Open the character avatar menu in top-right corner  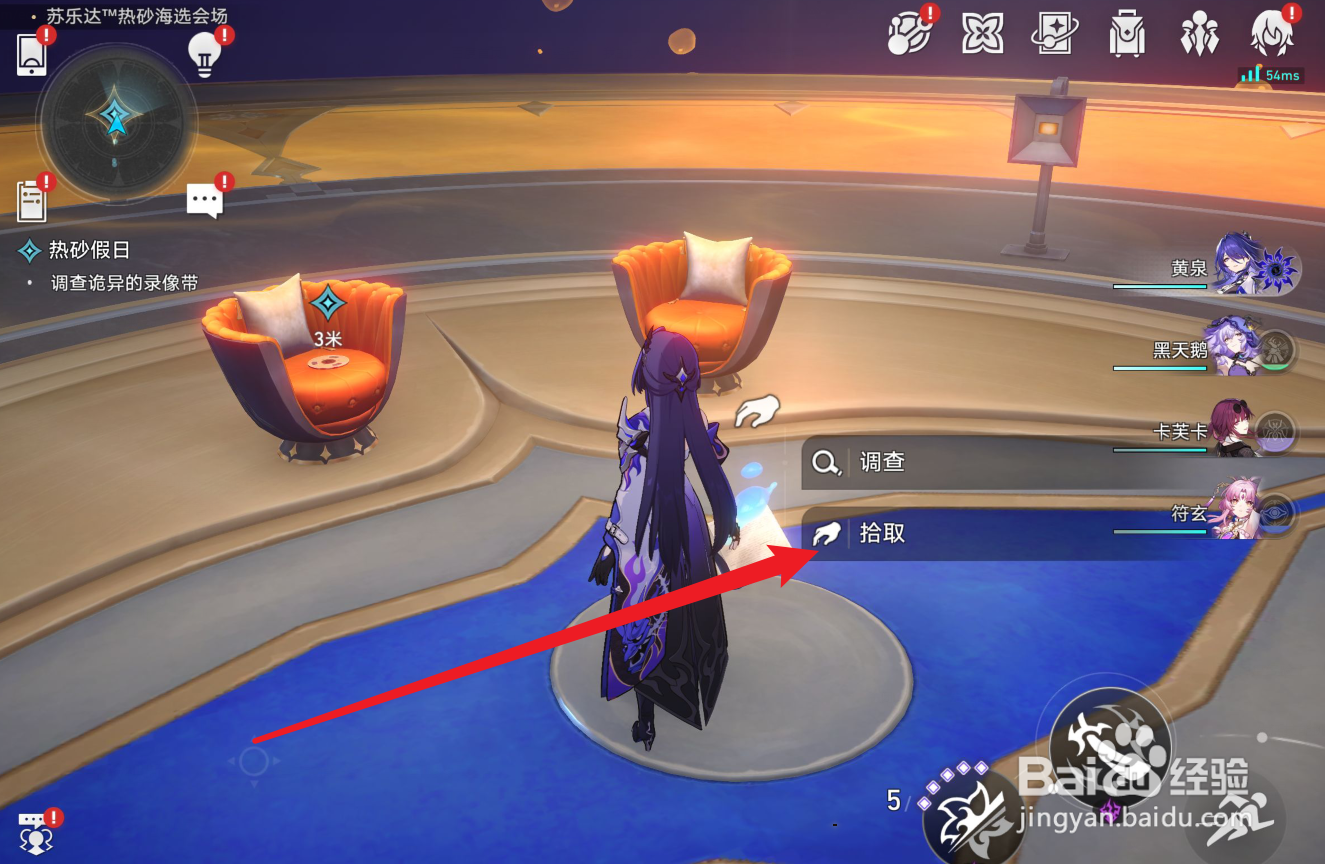[1272, 35]
